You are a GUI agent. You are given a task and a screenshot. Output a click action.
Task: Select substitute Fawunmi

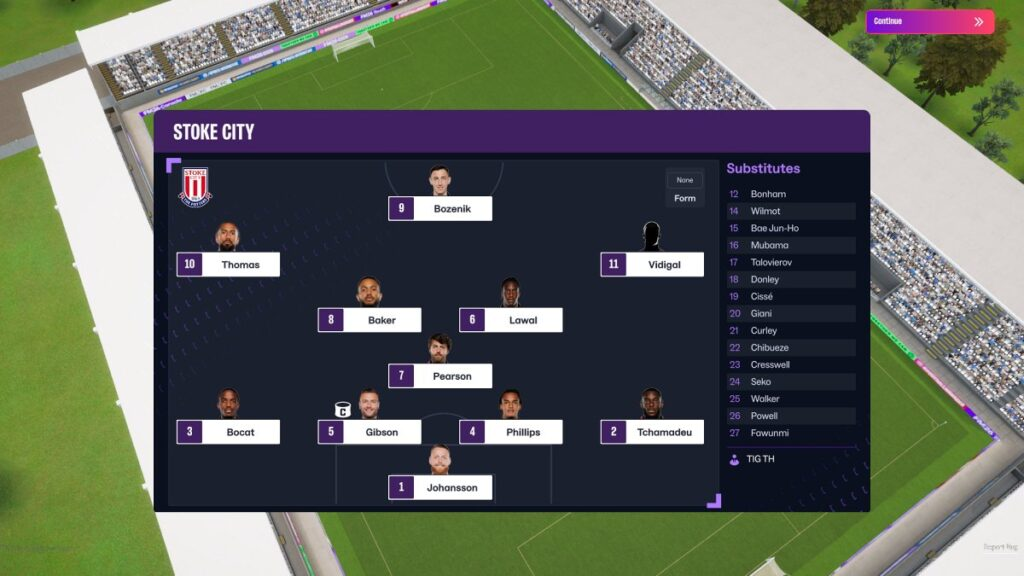[x=790, y=433]
